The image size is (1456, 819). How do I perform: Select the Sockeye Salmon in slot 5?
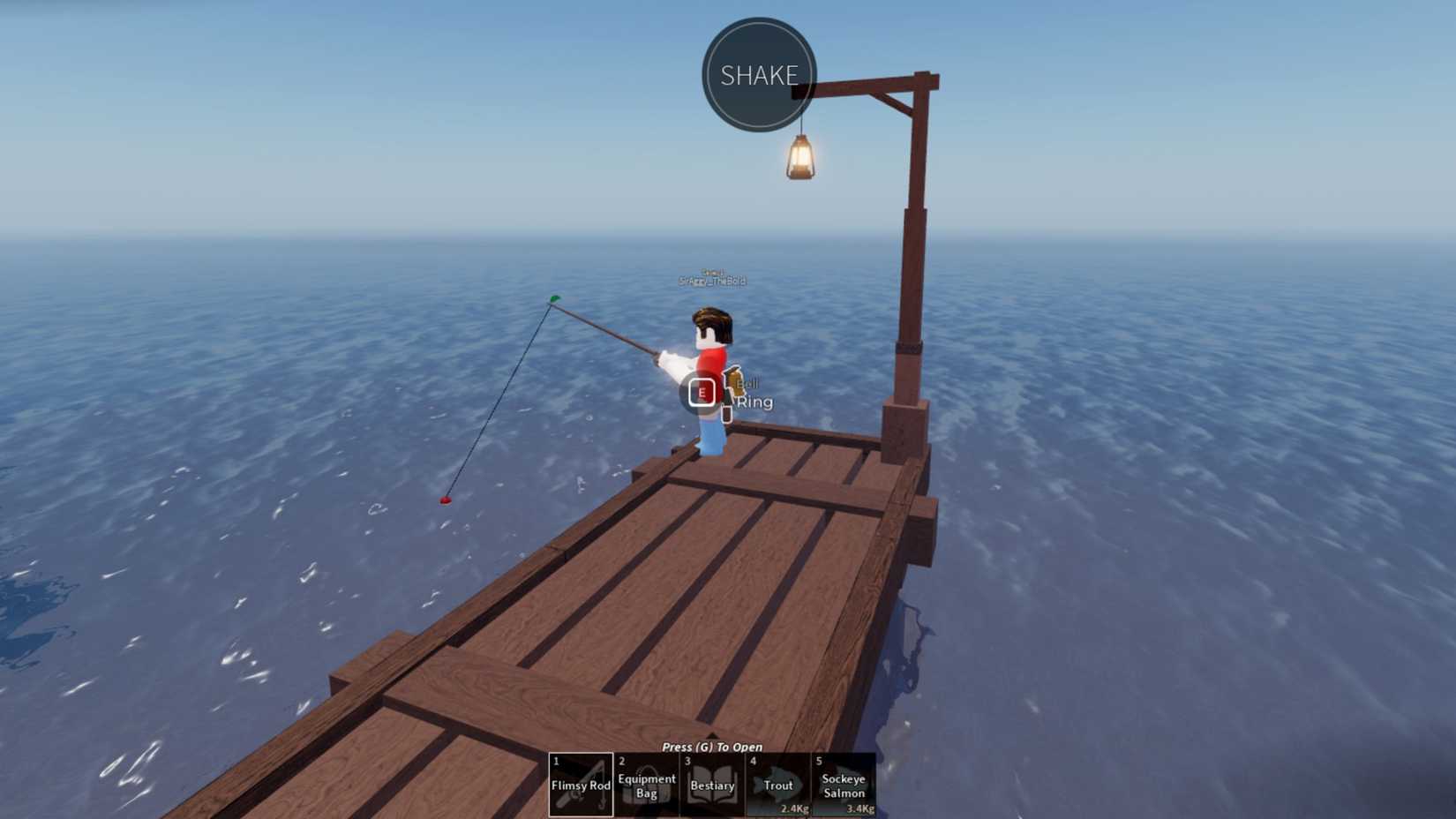tap(844, 785)
